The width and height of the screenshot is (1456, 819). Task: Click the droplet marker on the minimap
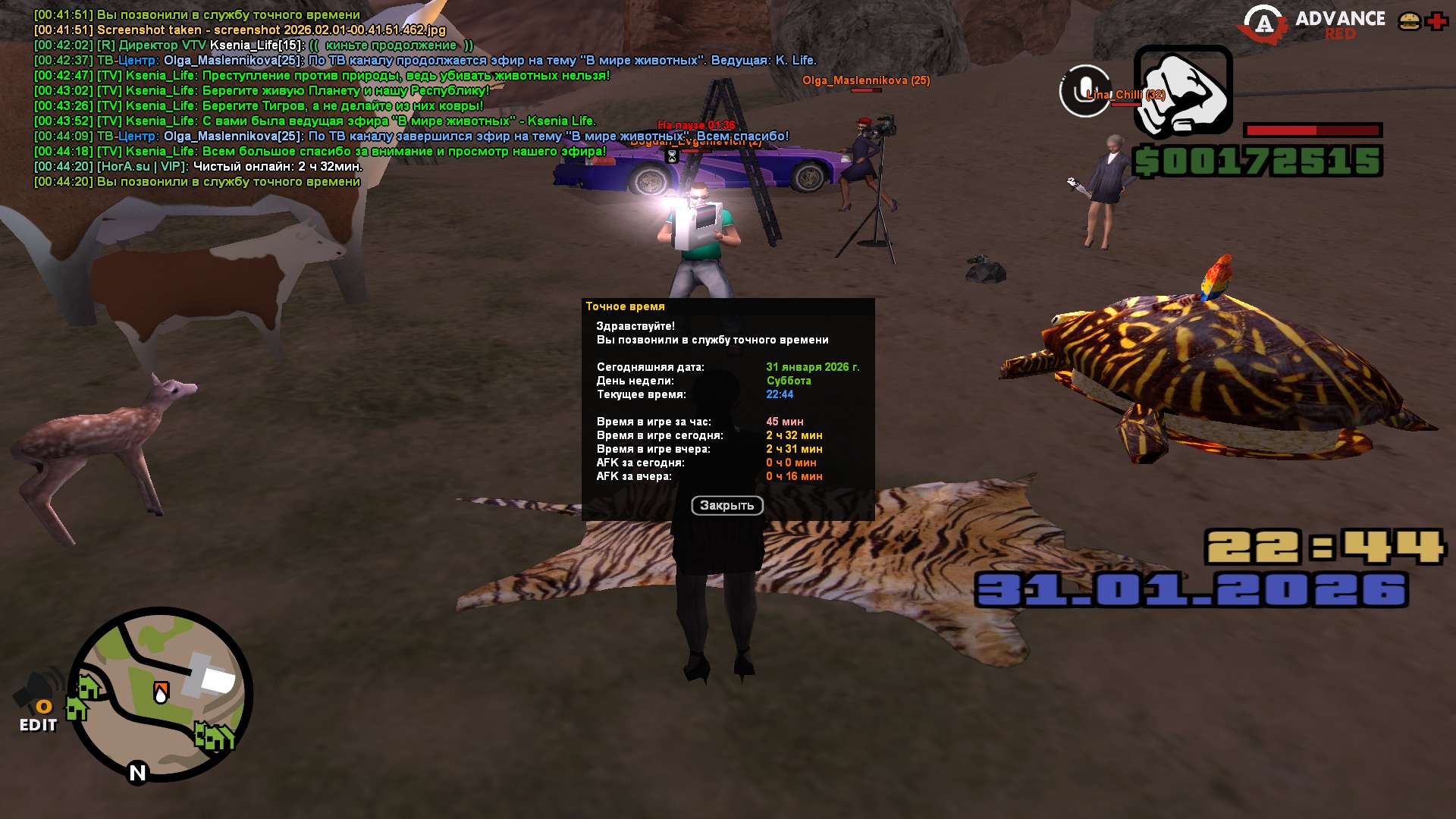(161, 692)
